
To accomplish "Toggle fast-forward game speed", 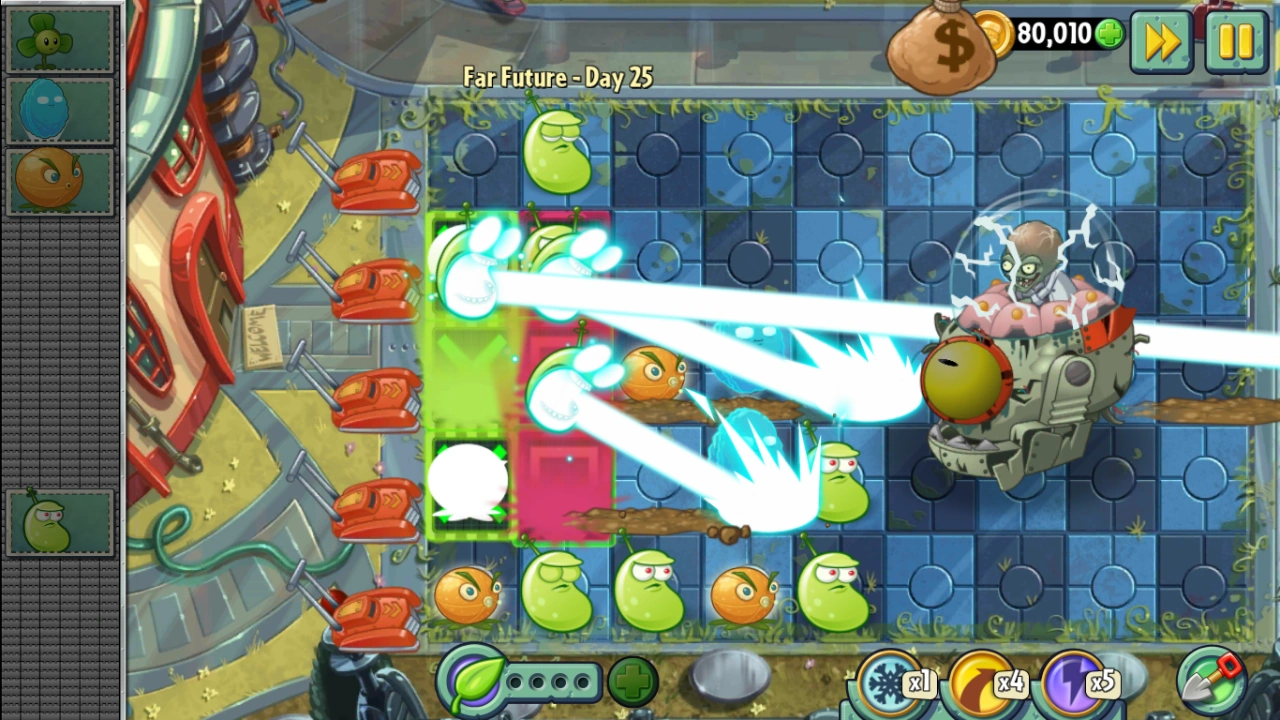I will (1160, 42).
